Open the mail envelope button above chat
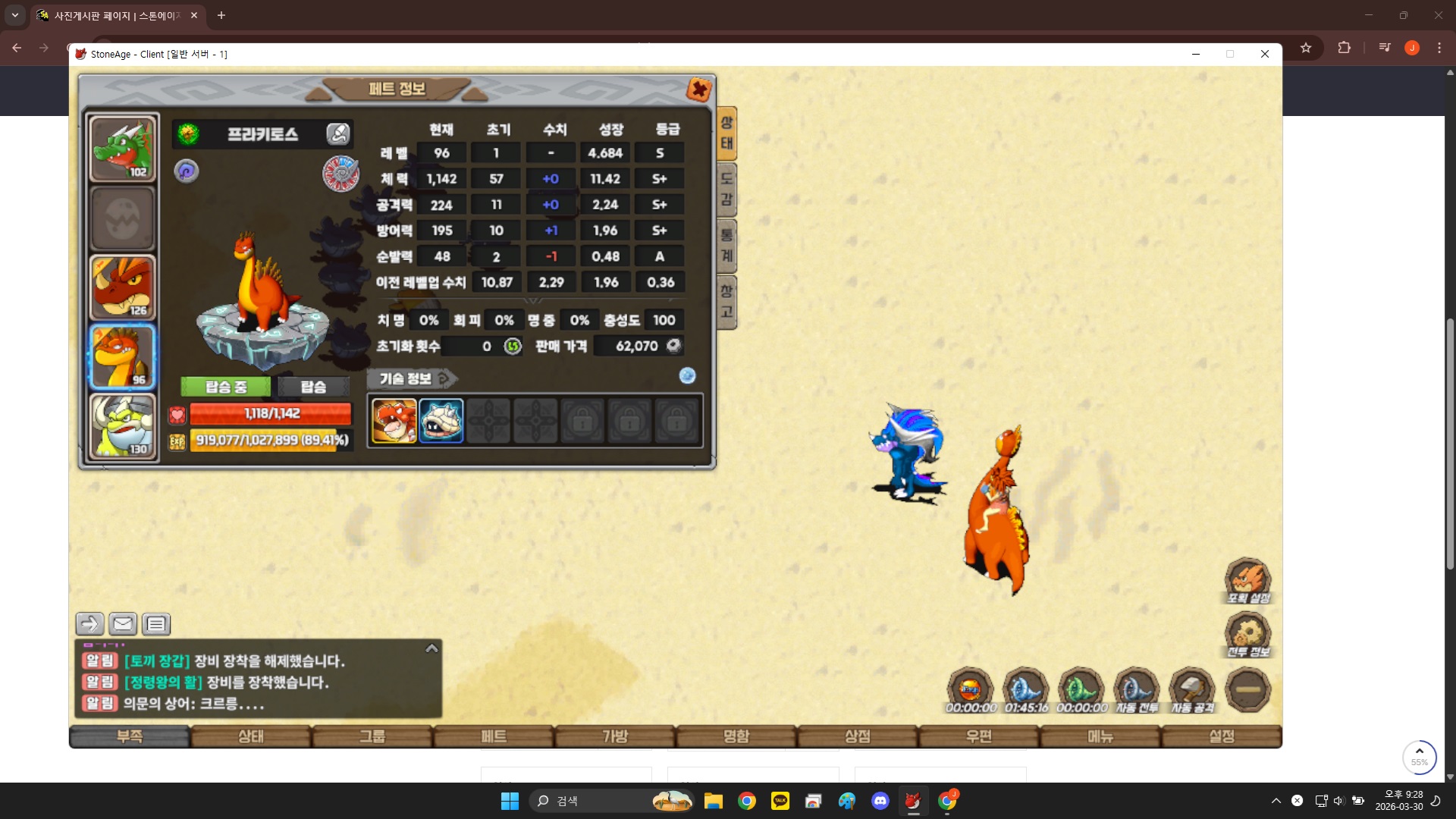 click(123, 624)
